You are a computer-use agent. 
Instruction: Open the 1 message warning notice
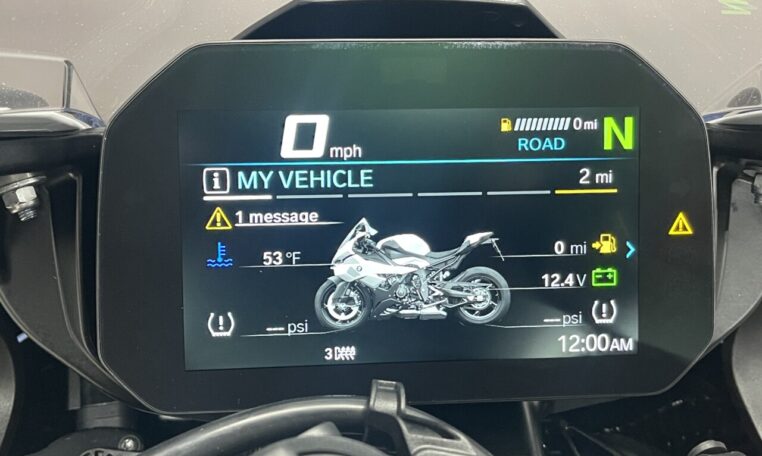click(x=277, y=216)
